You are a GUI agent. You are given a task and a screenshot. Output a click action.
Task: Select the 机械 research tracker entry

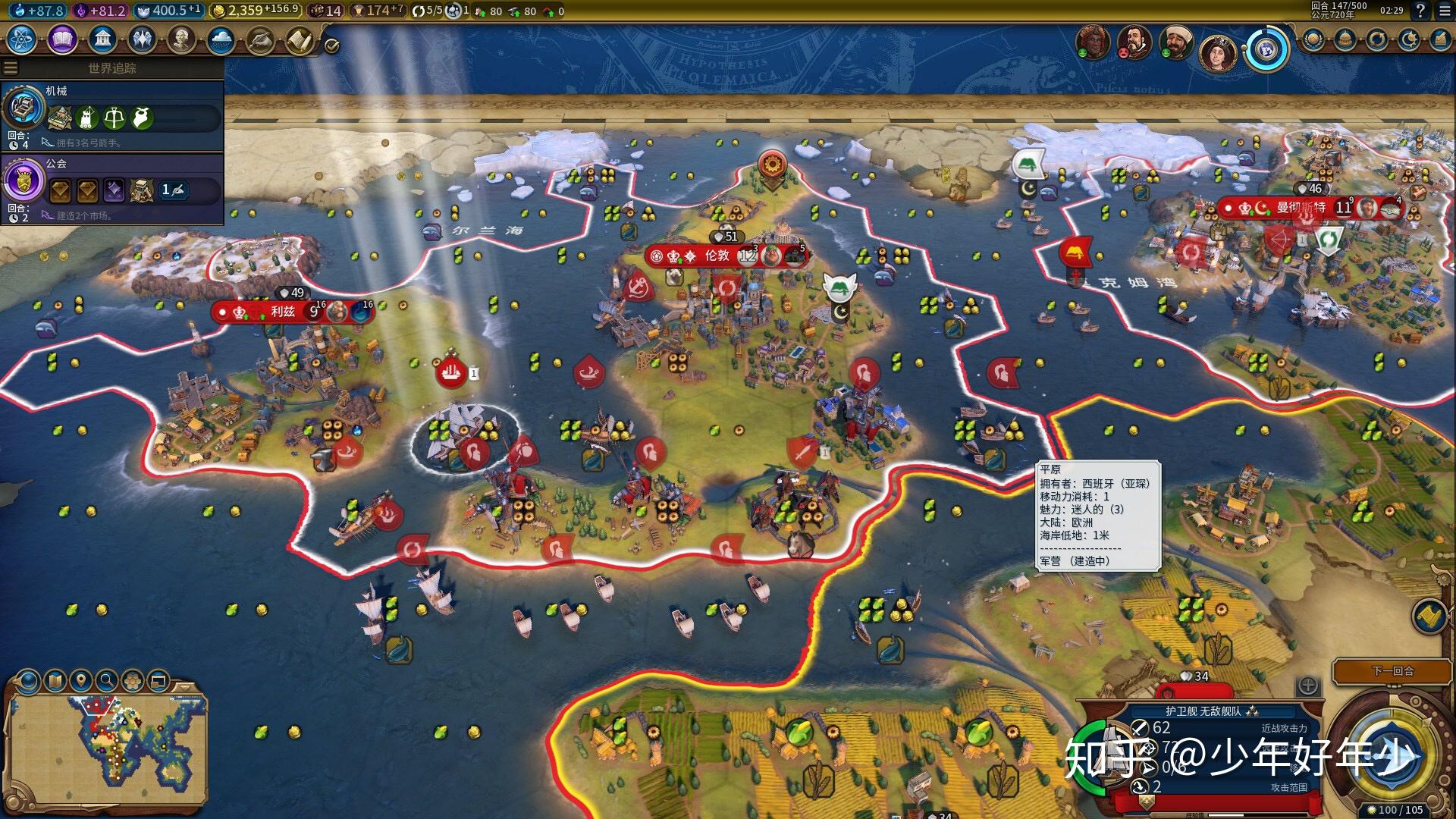tap(112, 115)
